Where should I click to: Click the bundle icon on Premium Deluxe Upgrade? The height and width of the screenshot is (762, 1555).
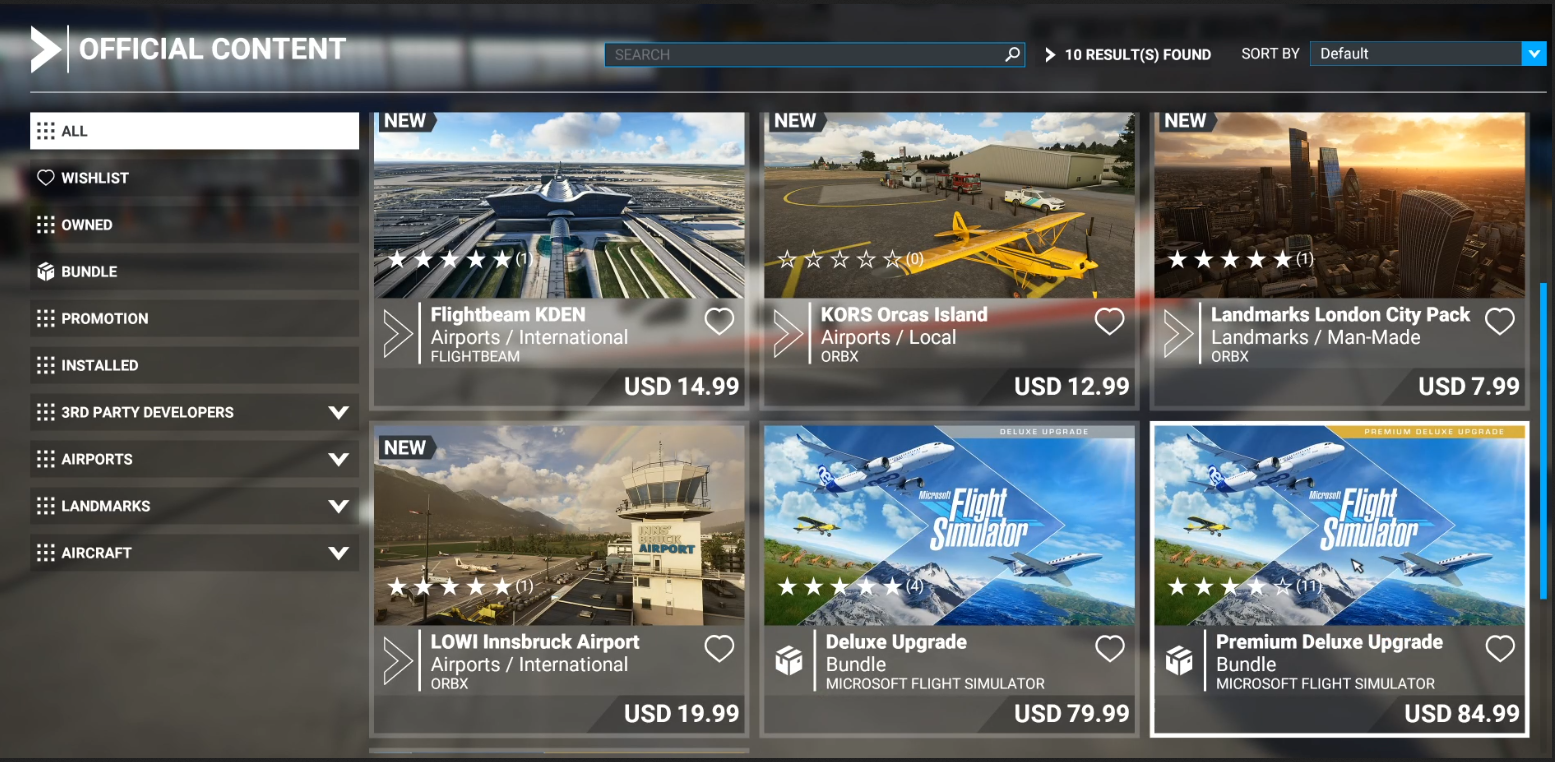tap(1179, 659)
